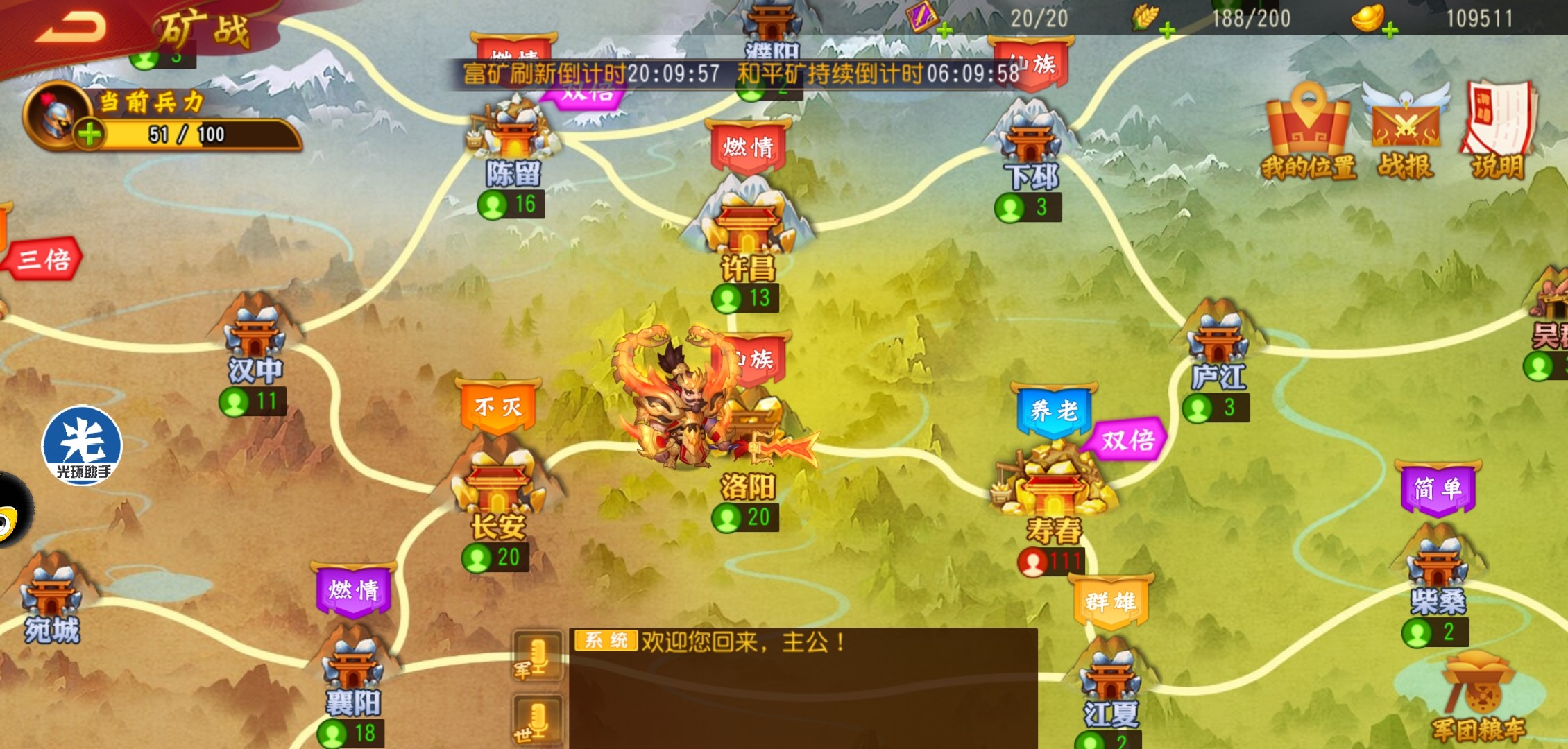The width and height of the screenshot is (1568, 749).
Task: Buy more gold ingots with plus icon
Action: click(1390, 30)
